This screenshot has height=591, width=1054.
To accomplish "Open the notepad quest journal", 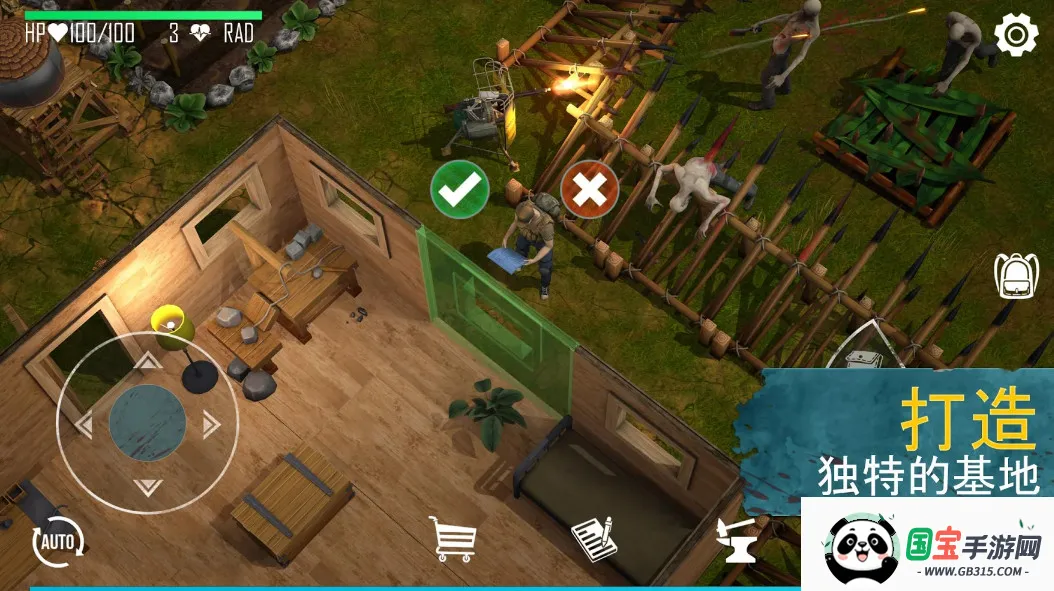I will pyautogui.click(x=594, y=538).
